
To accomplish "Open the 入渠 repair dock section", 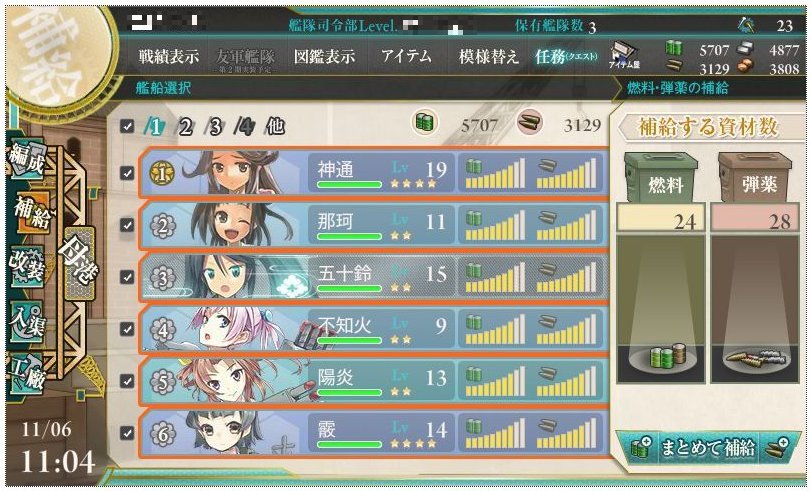I will (x=24, y=320).
